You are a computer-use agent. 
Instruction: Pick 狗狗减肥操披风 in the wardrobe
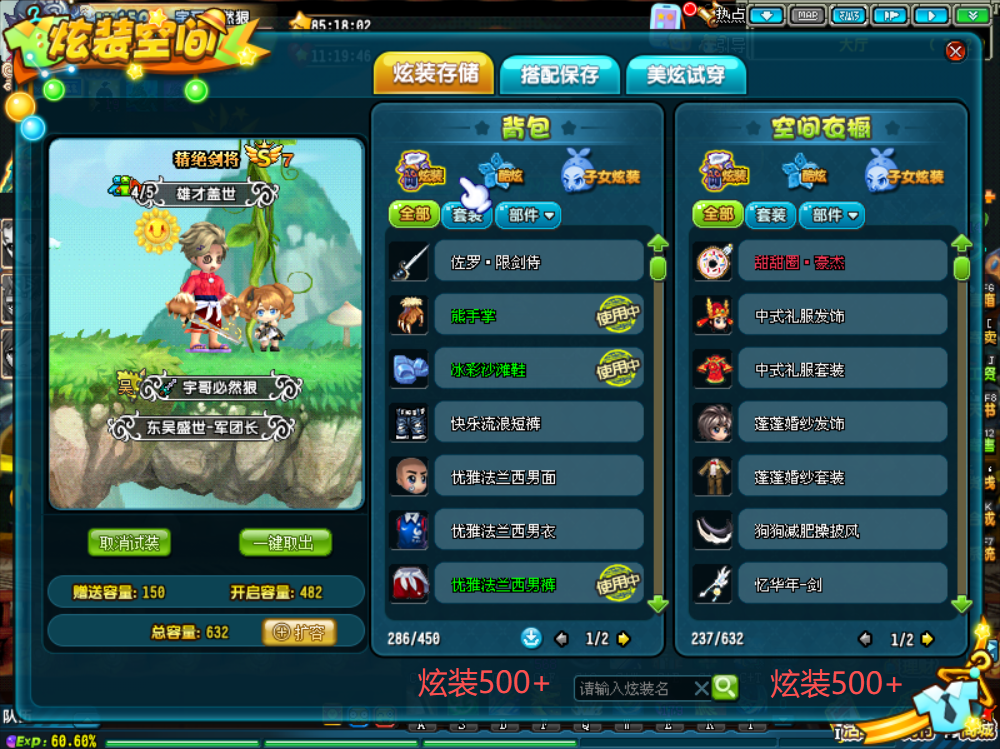[842, 532]
